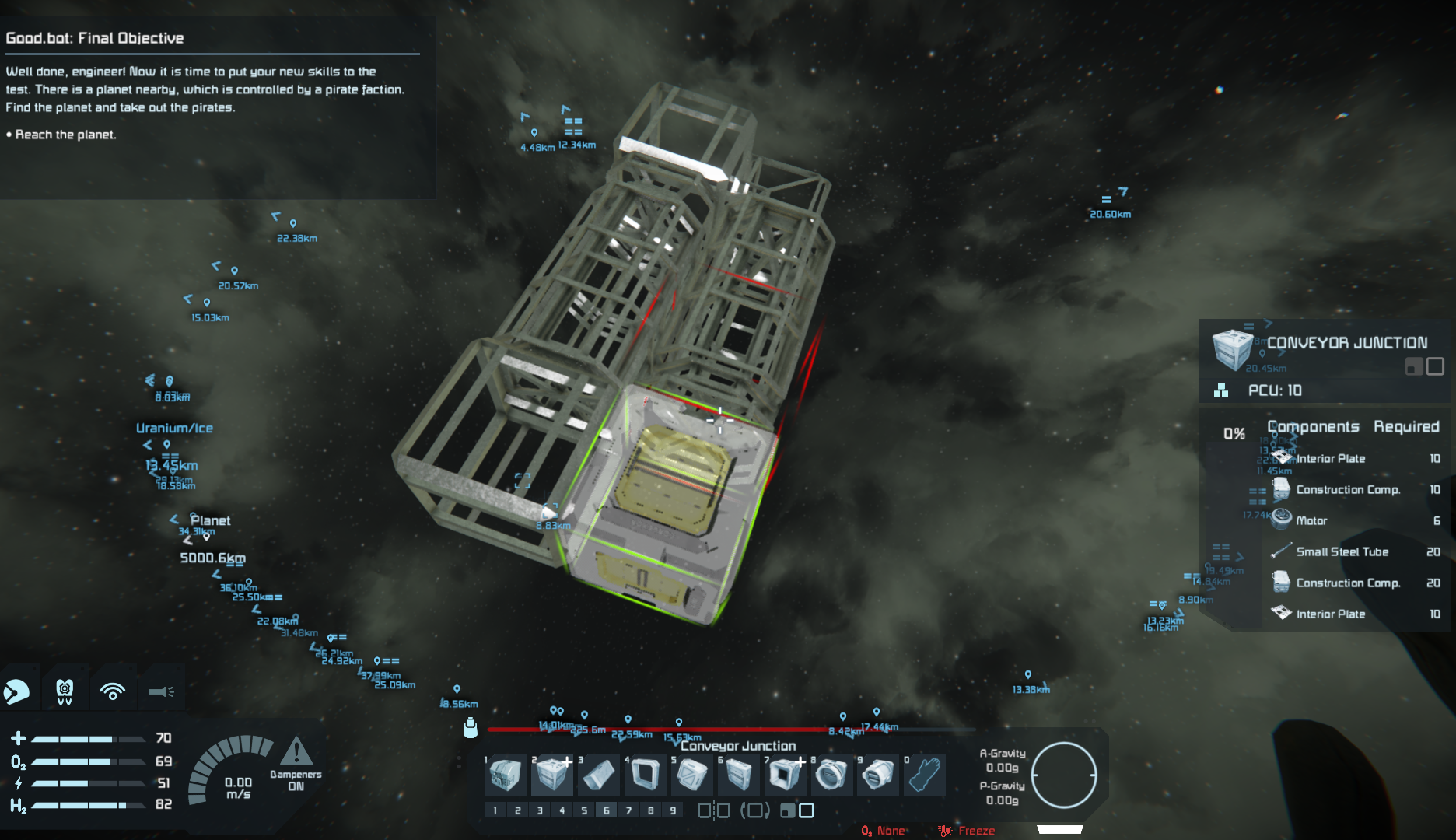Select hotbar slot 1 cube block
Screen dimensions: 1456x840
pos(506,775)
